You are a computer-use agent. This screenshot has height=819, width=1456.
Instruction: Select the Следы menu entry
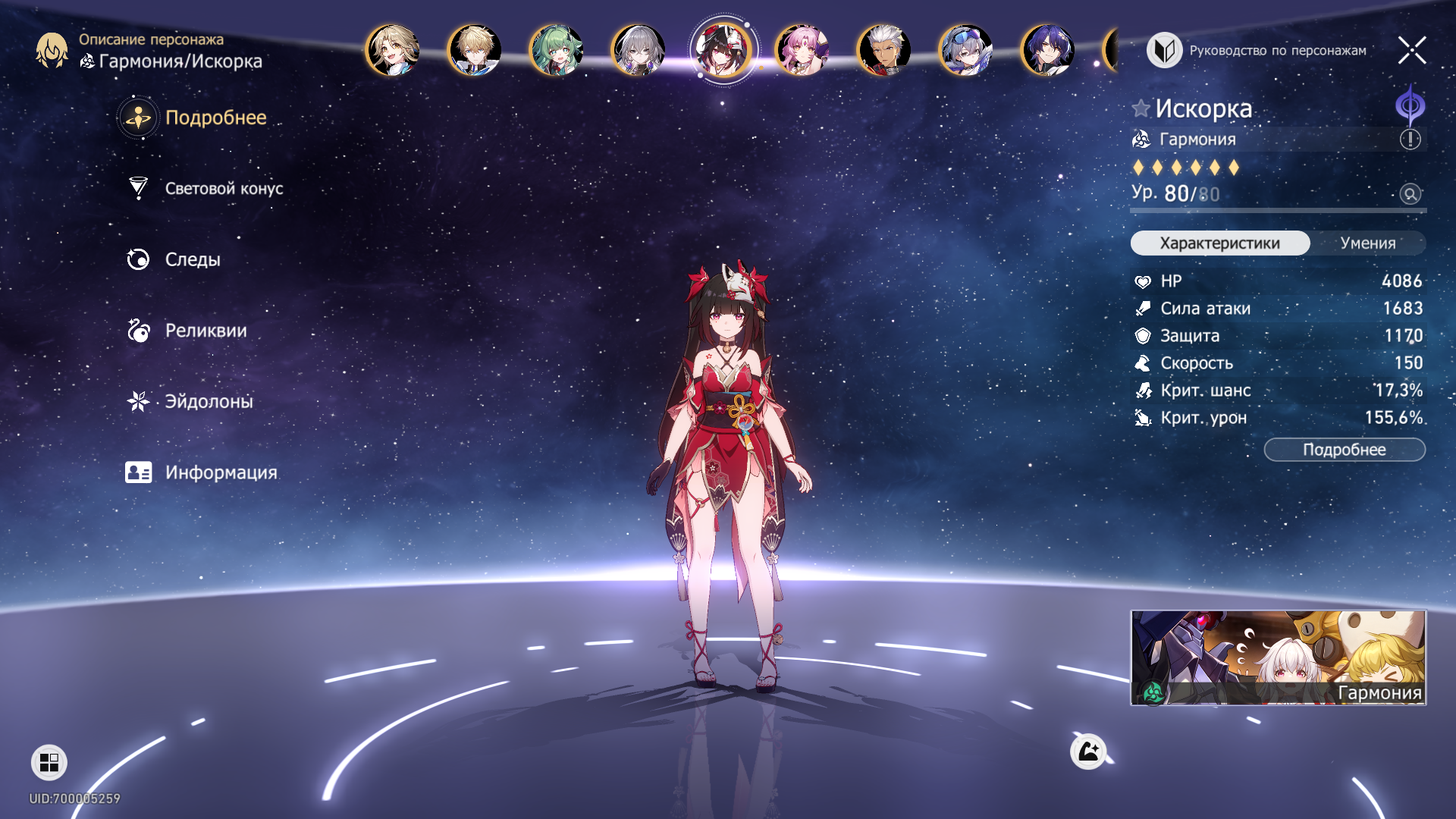[x=192, y=259]
